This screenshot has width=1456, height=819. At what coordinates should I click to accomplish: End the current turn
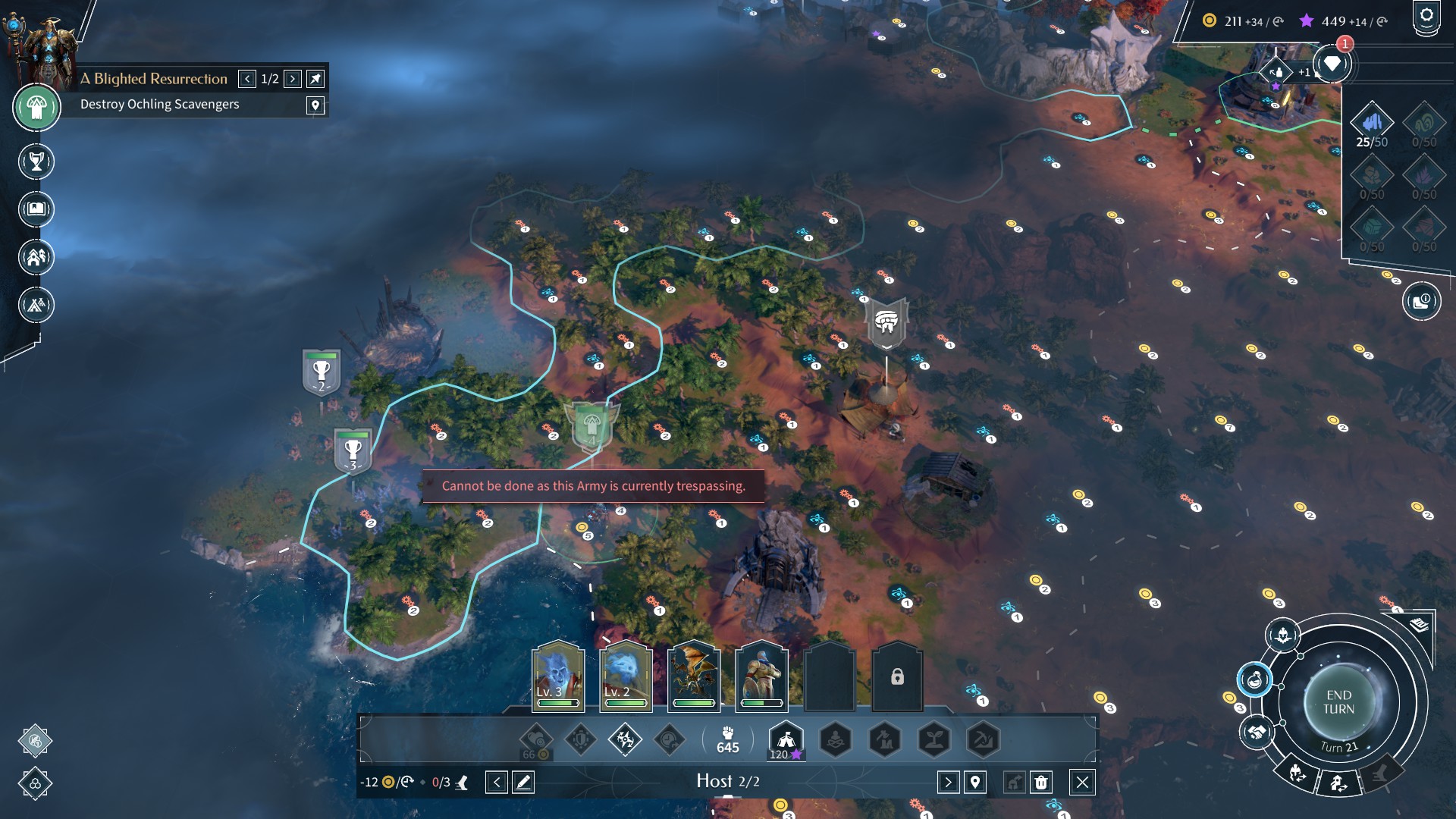[1338, 702]
